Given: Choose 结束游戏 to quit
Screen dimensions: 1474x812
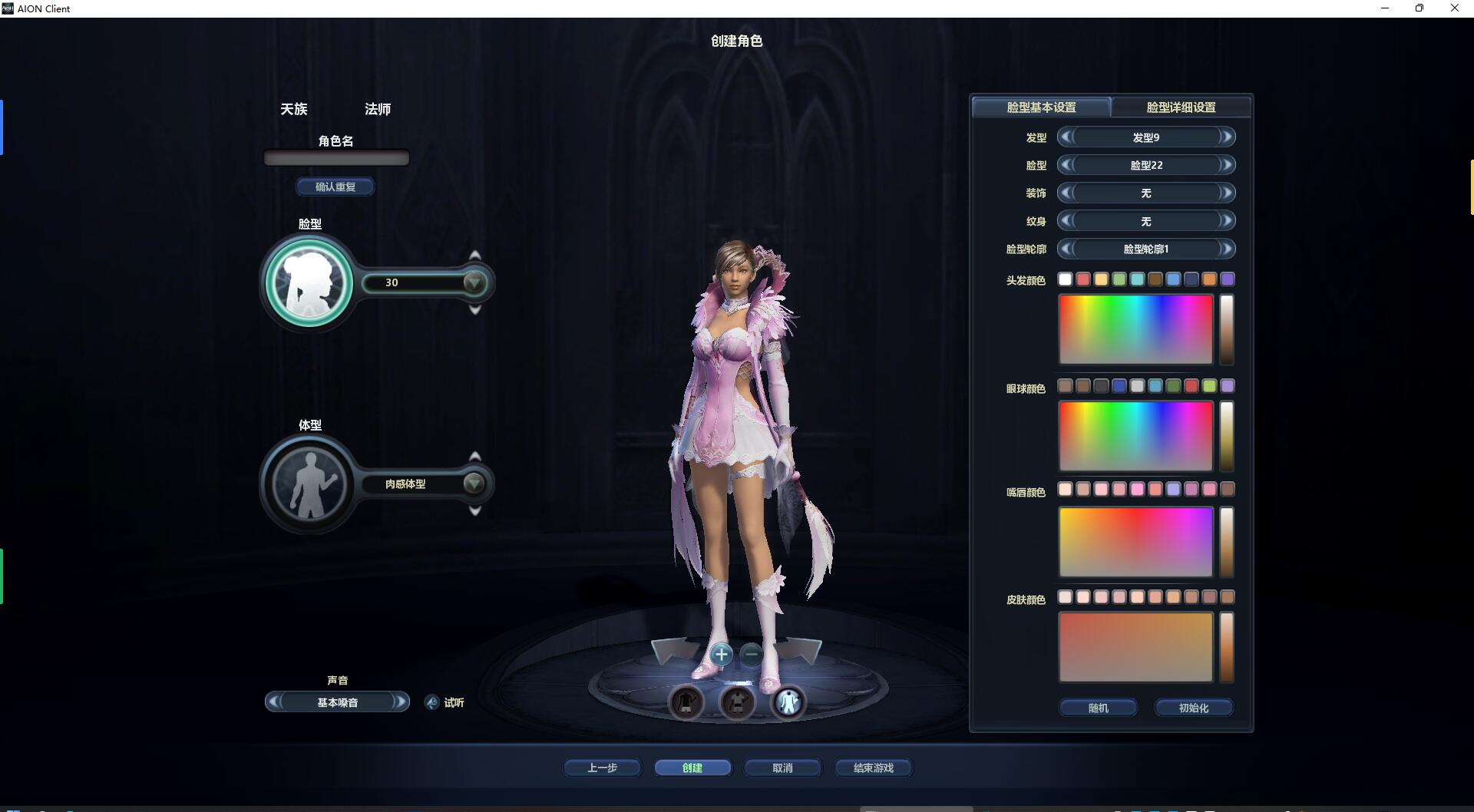Looking at the screenshot, I should (x=873, y=767).
